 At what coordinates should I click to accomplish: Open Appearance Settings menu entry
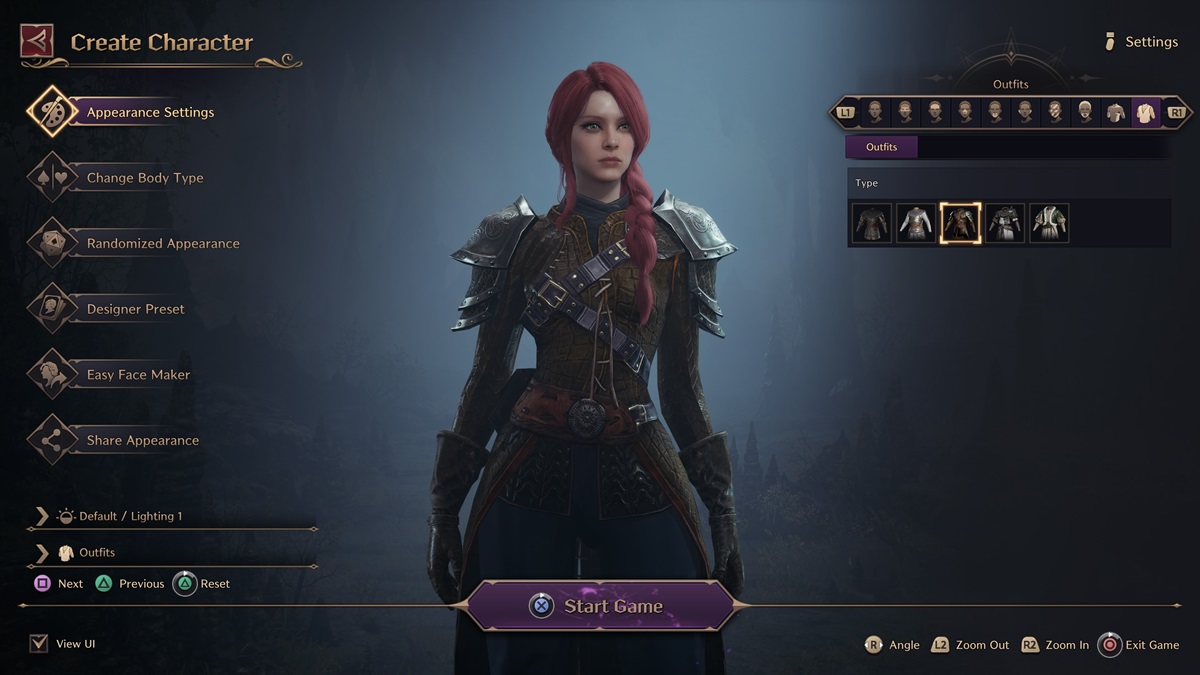pos(150,112)
